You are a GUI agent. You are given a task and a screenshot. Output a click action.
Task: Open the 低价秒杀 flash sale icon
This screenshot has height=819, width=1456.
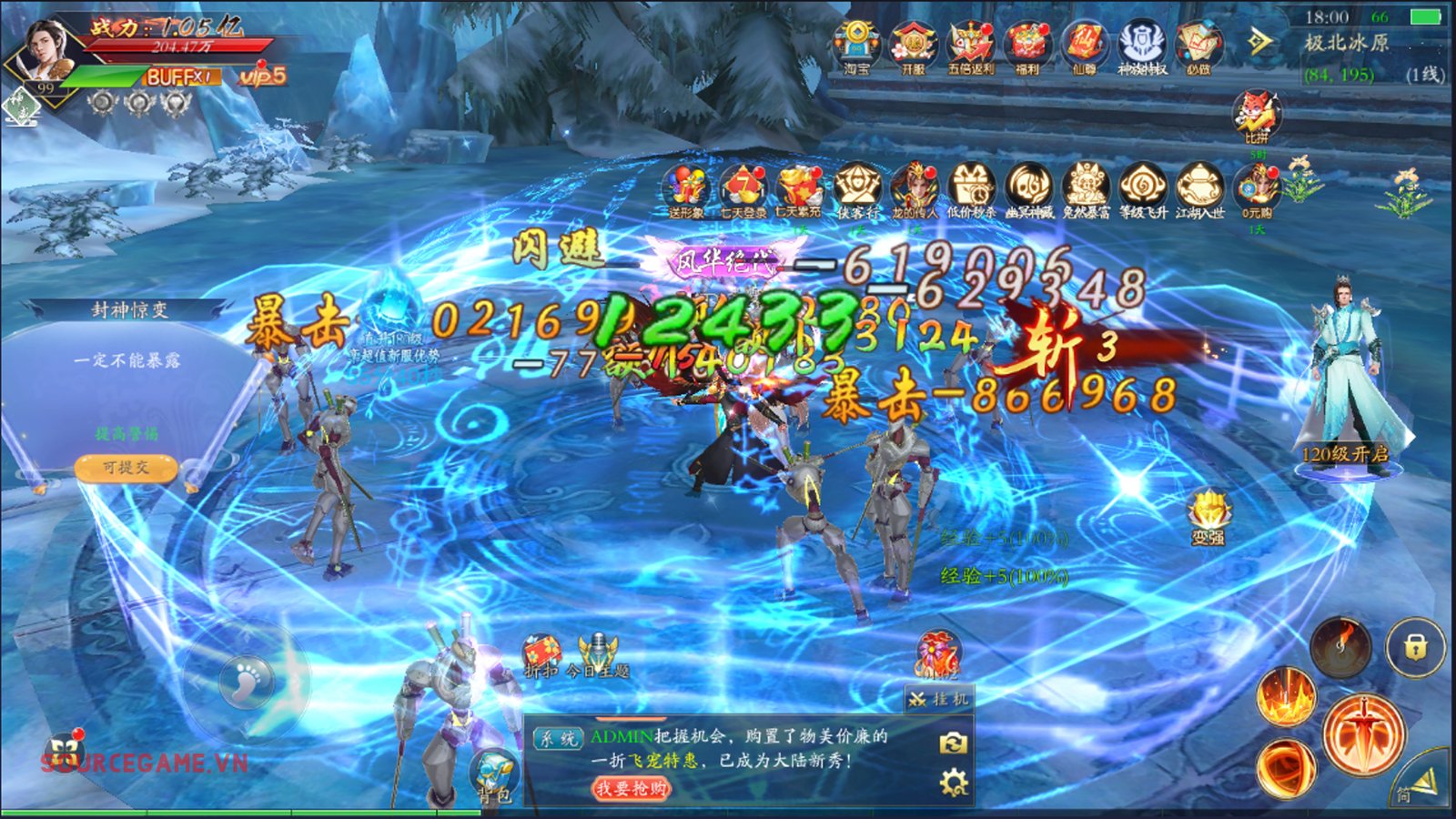click(971, 189)
